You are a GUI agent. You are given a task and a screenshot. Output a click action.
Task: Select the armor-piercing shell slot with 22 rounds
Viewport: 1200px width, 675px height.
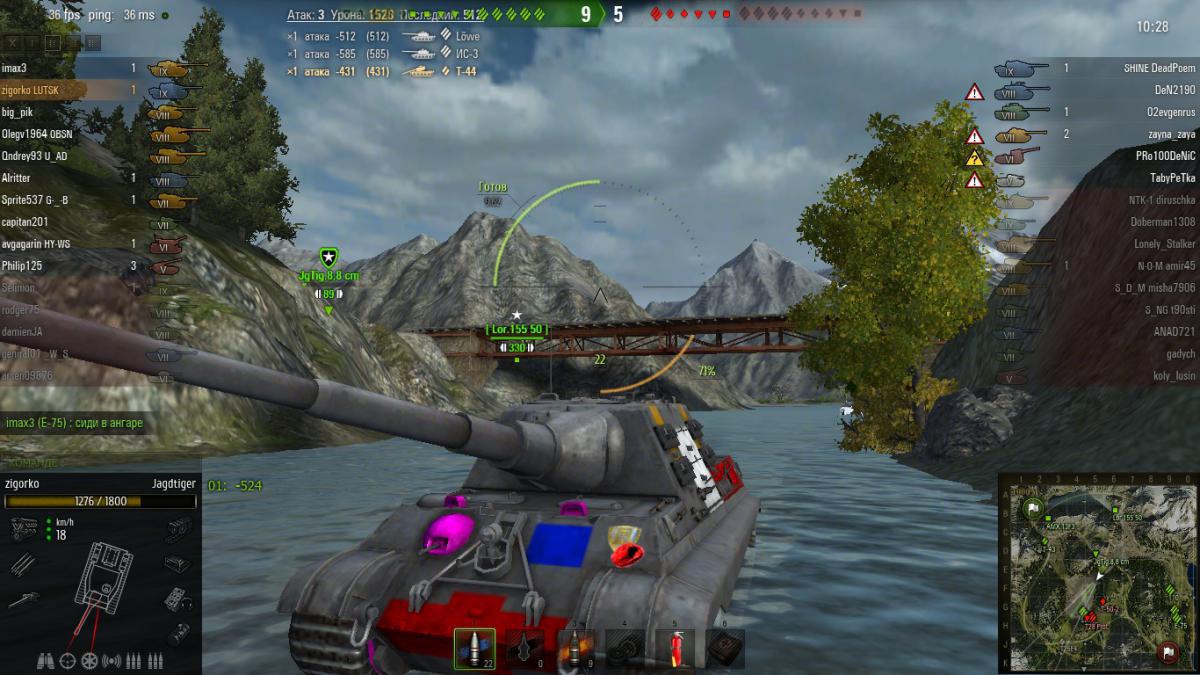[x=474, y=647]
